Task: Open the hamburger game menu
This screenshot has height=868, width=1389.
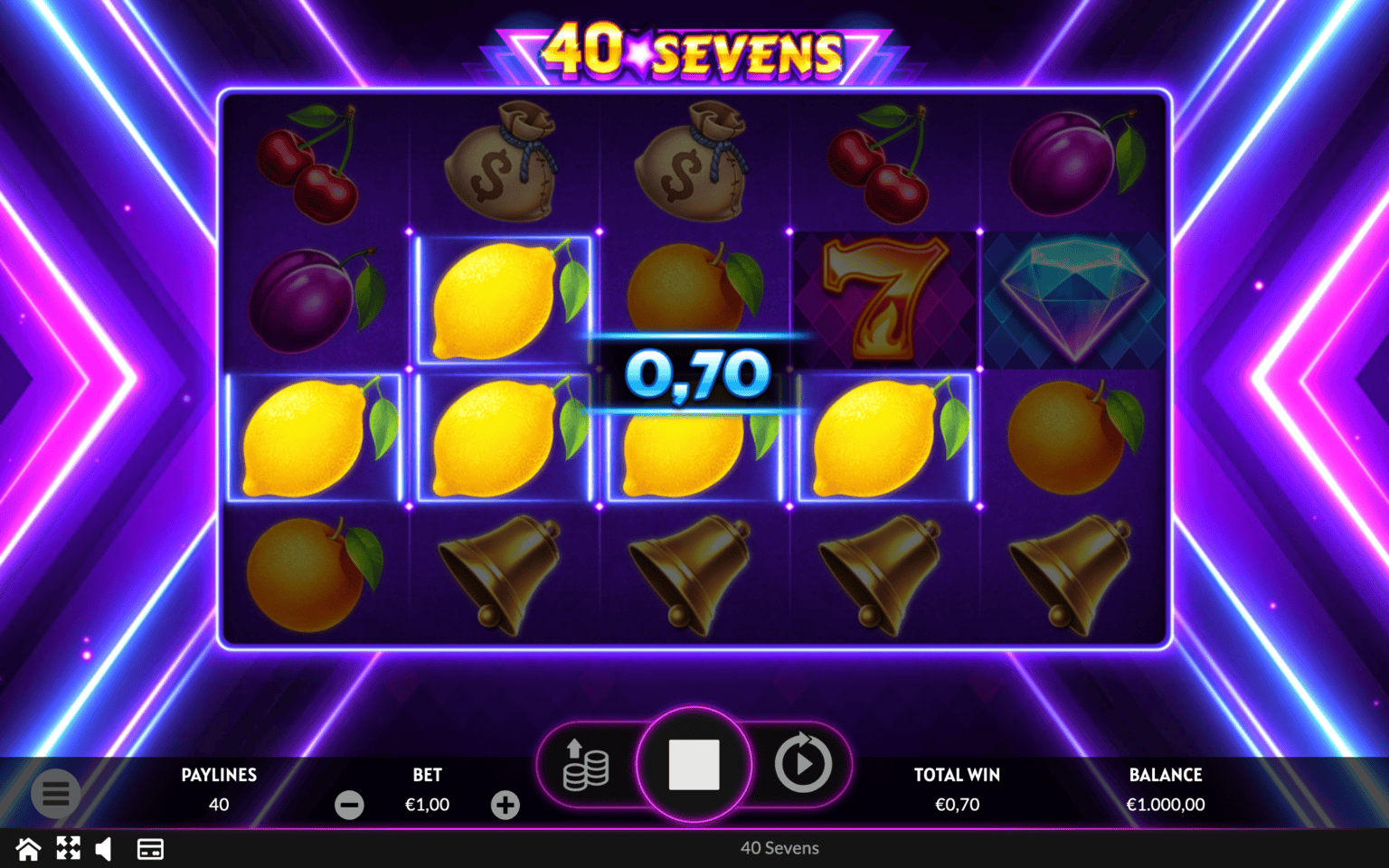Action: (55, 794)
